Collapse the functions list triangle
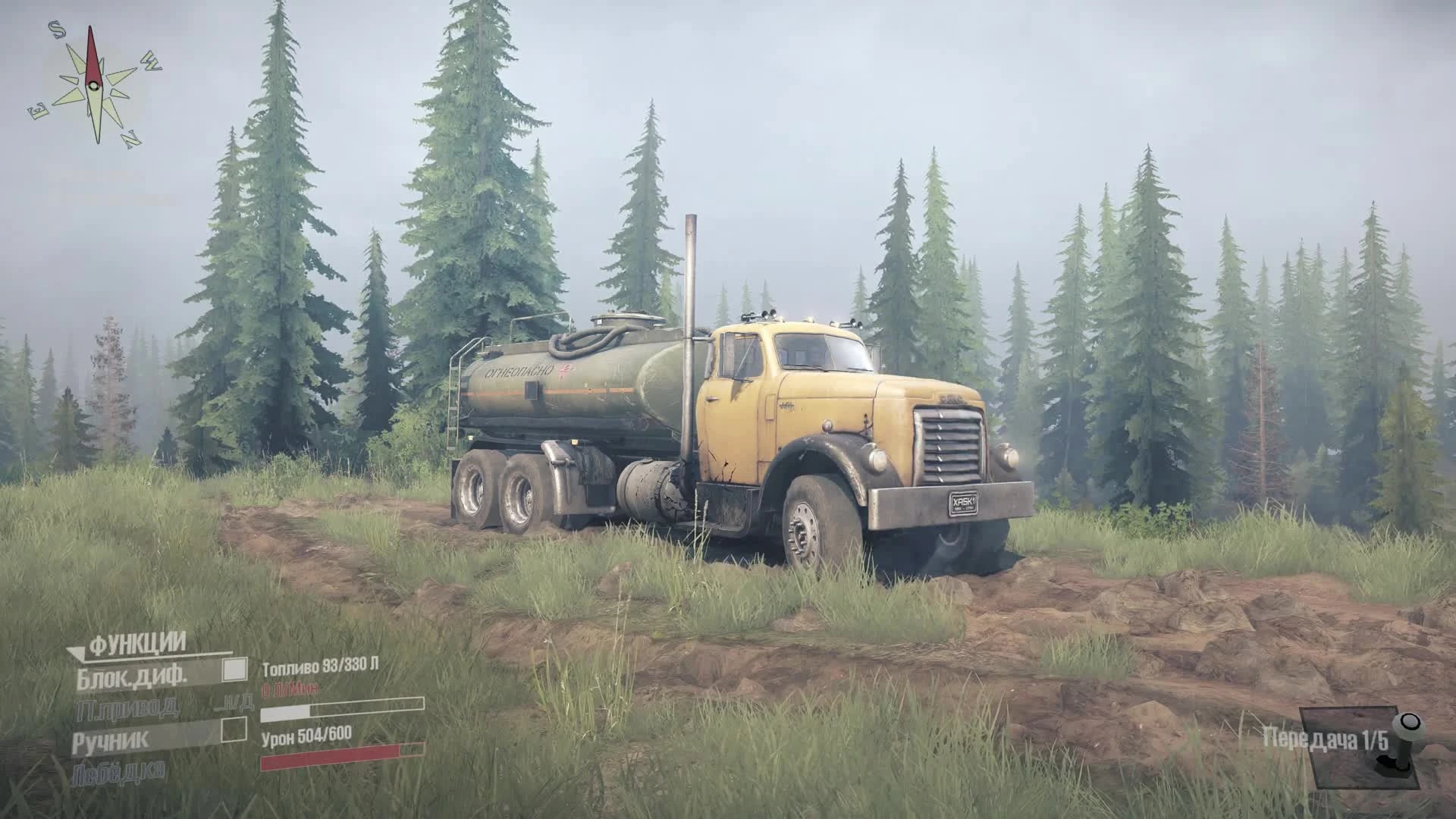This screenshot has height=819, width=1456. pyautogui.click(x=76, y=654)
